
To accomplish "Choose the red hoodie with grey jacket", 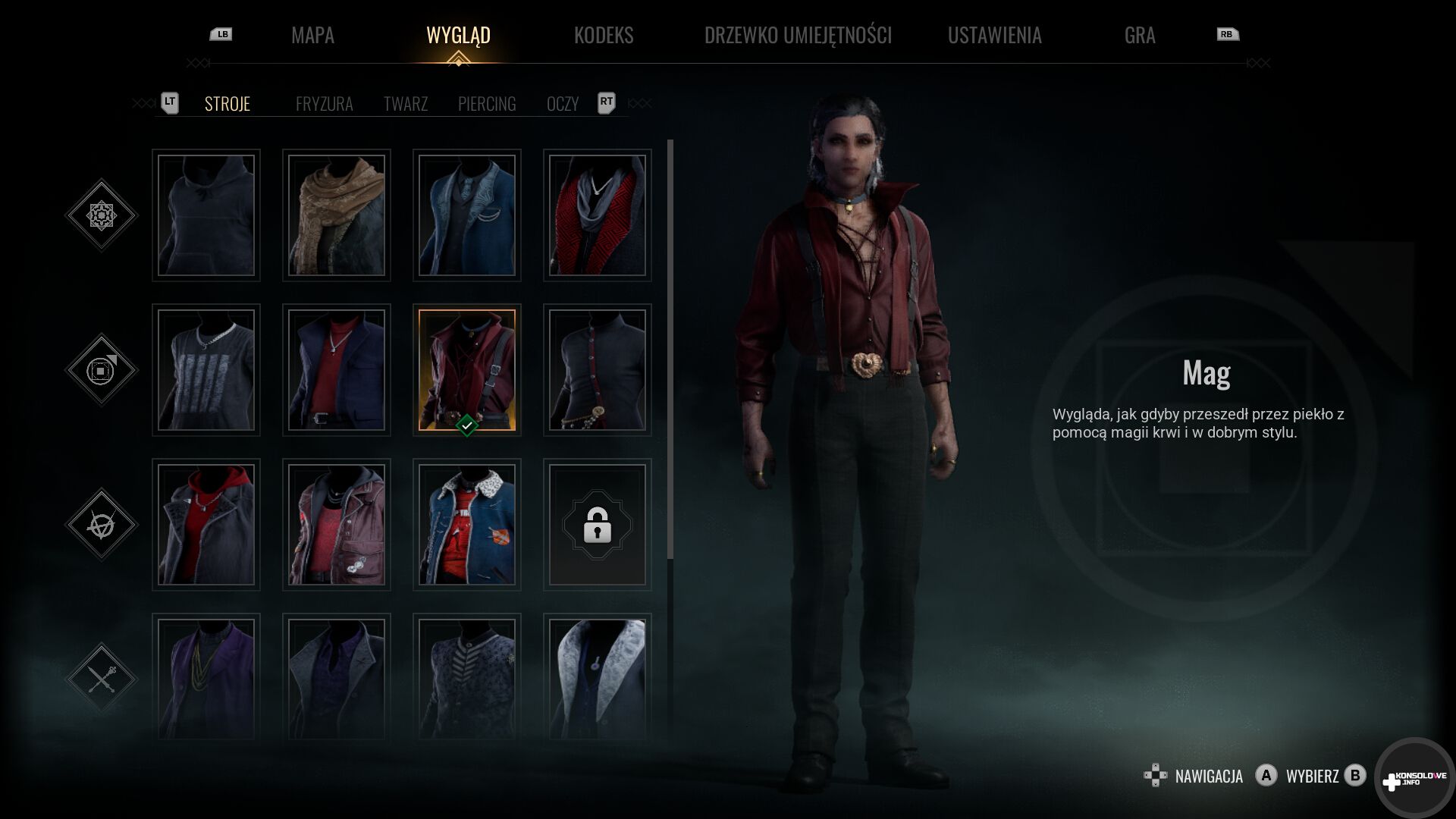I will 206,525.
